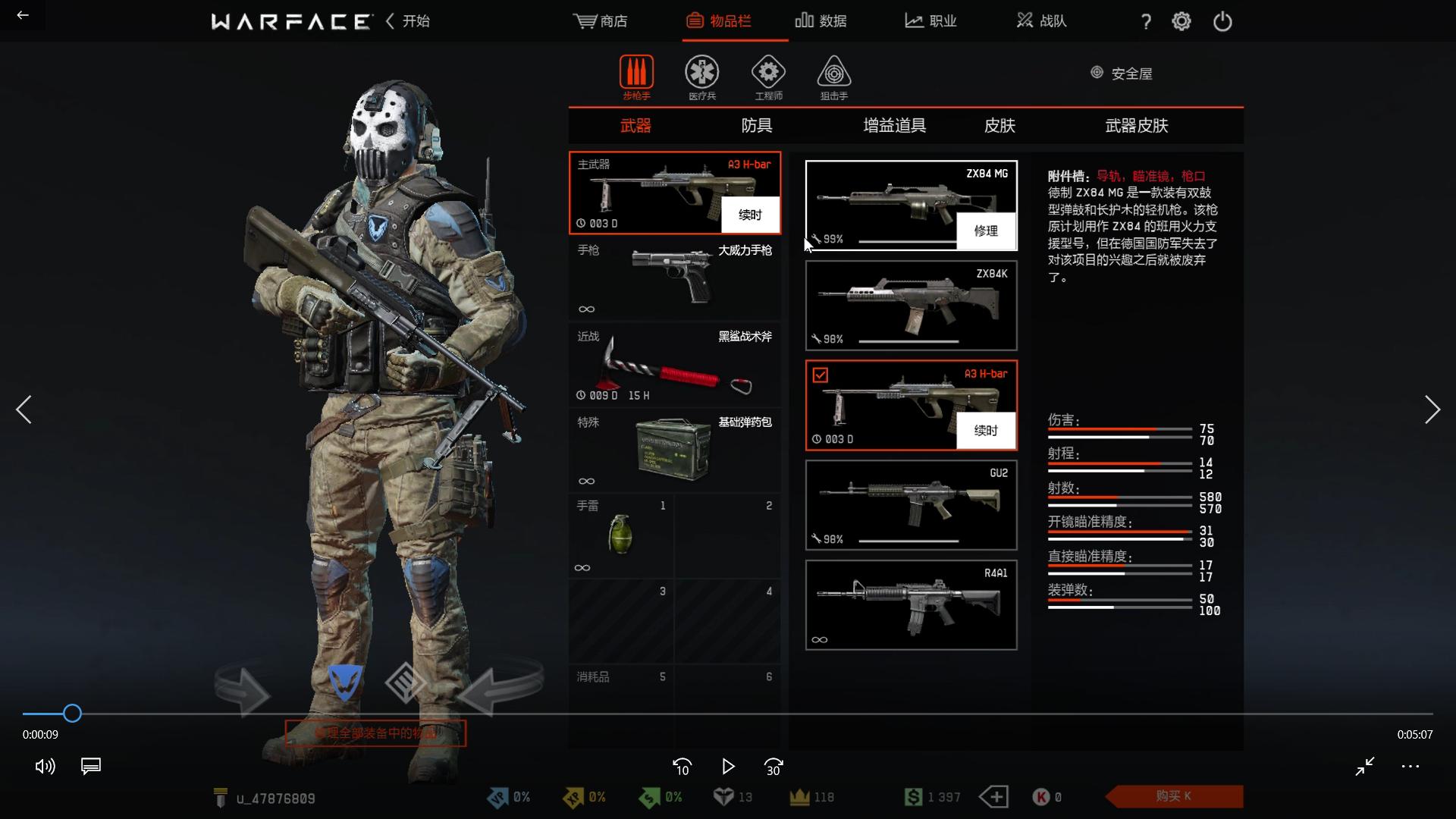Switch to the 数据 statistics tab
The height and width of the screenshot is (819, 1456).
[821, 21]
